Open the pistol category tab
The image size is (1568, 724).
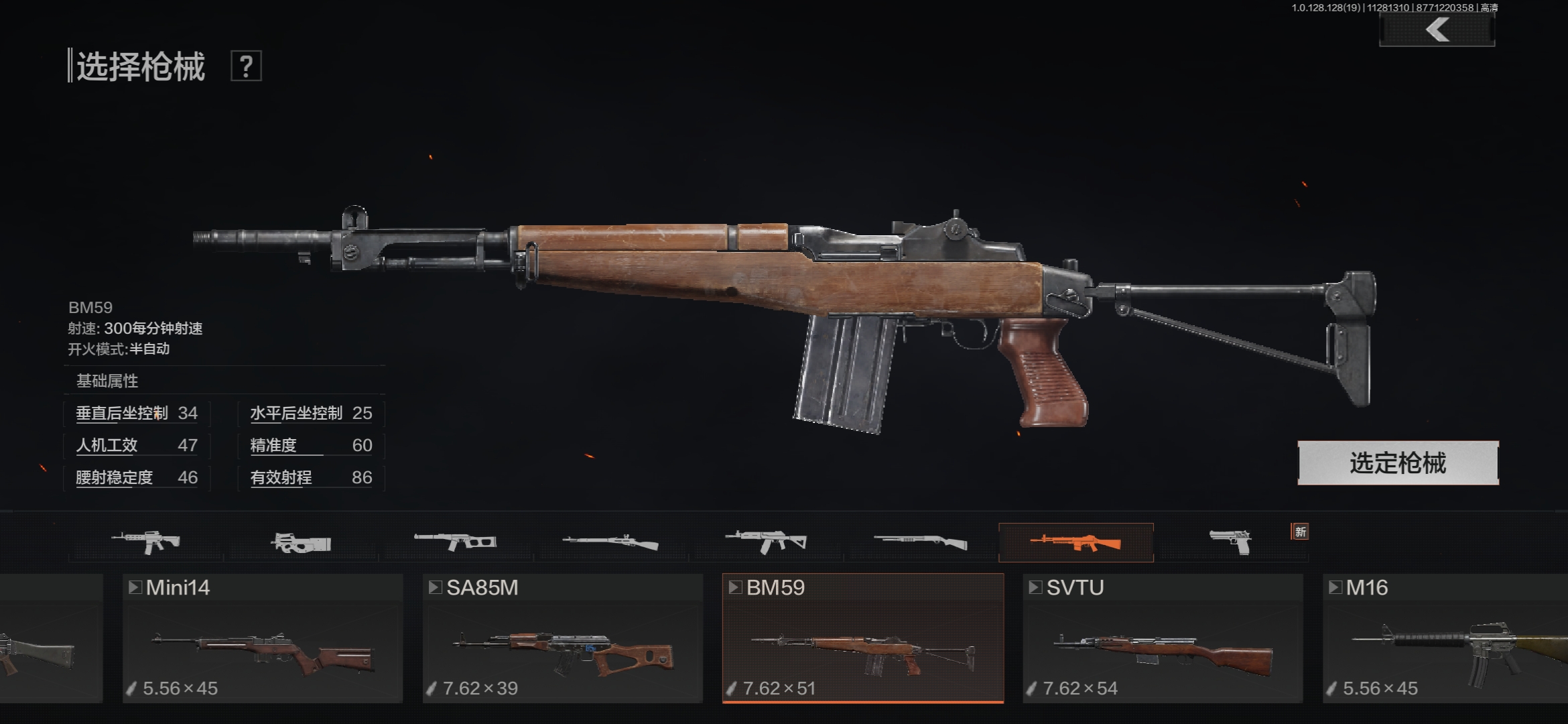(1230, 542)
